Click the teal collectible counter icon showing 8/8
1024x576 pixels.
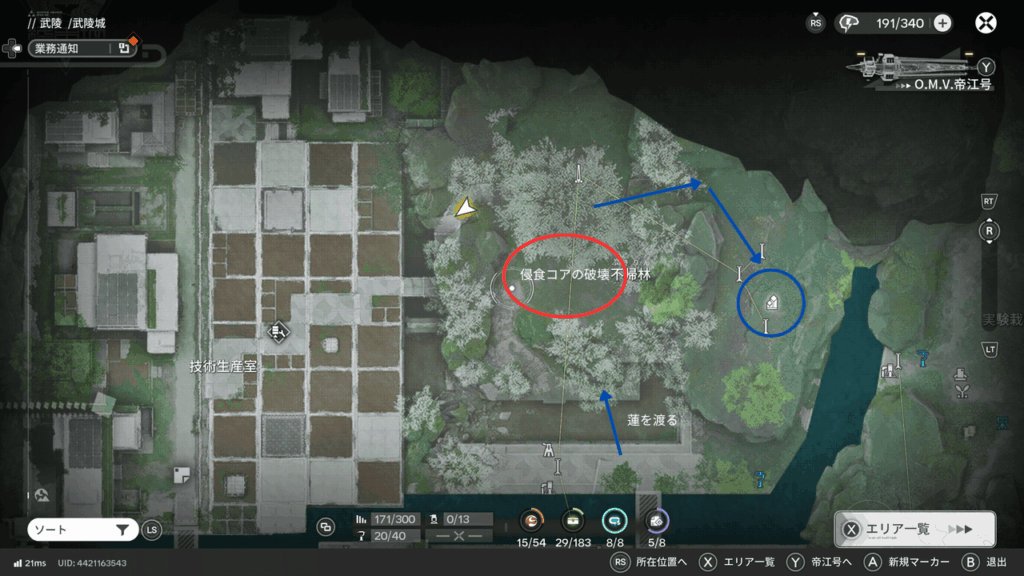(614, 520)
